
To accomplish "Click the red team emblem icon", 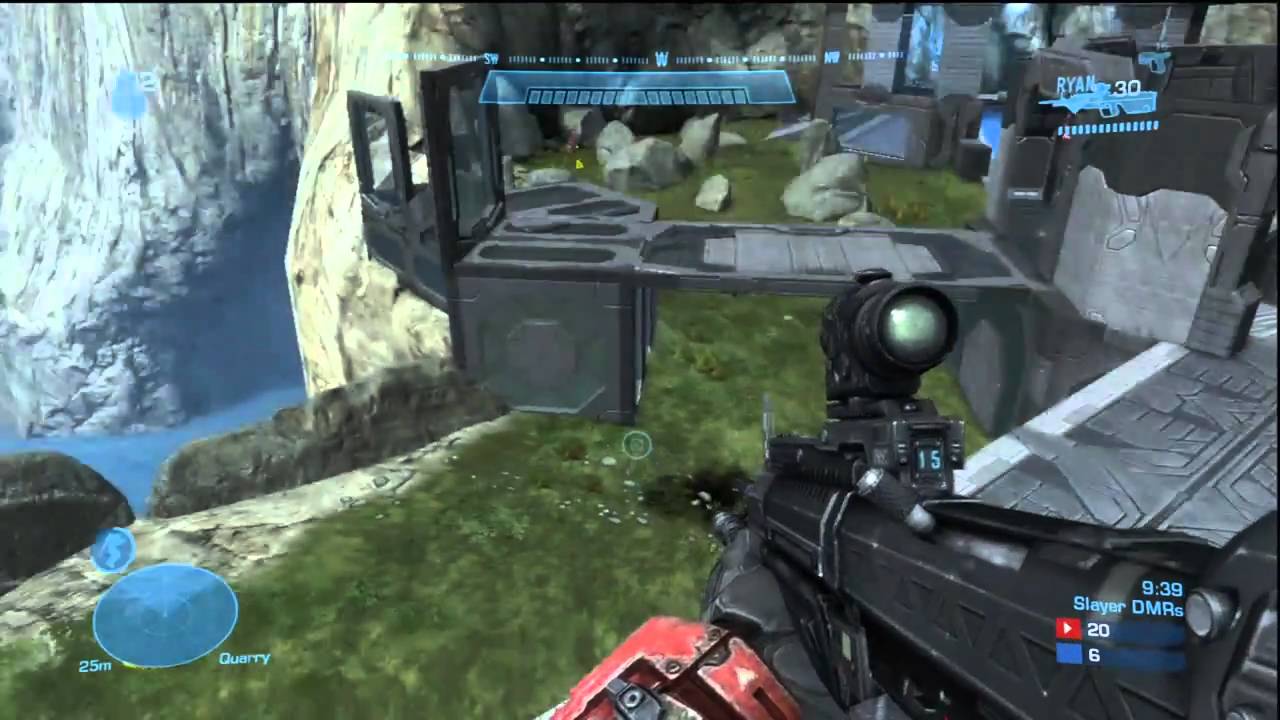I will point(1067,630).
